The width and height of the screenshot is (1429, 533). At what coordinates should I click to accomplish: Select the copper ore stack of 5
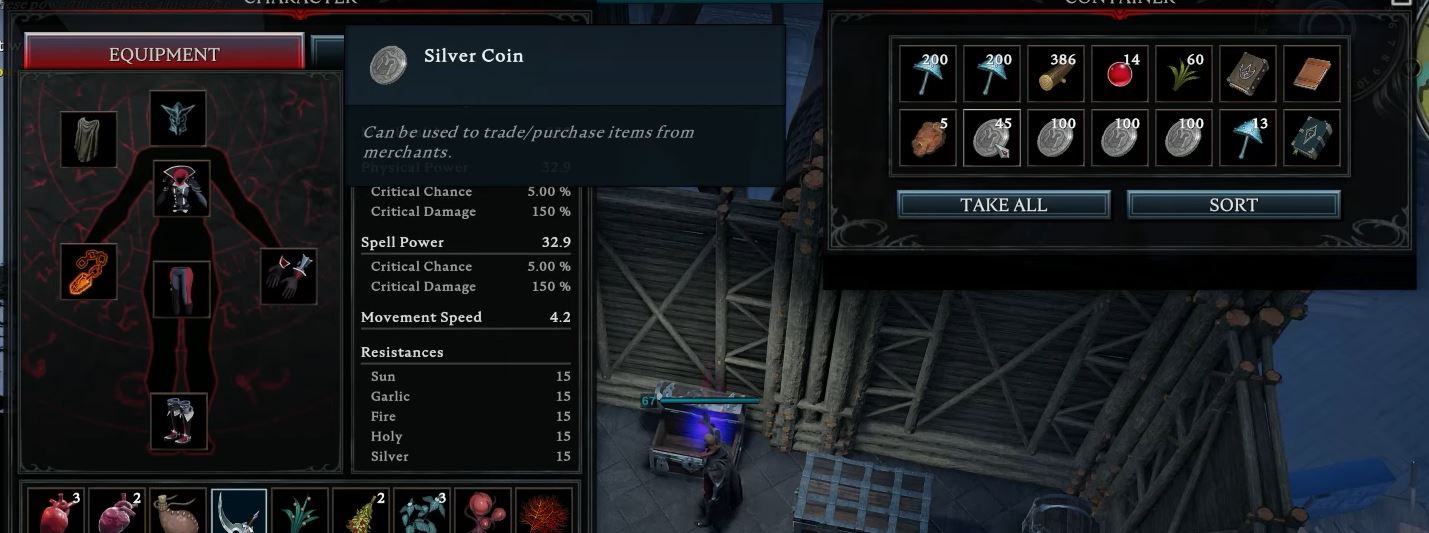point(927,138)
